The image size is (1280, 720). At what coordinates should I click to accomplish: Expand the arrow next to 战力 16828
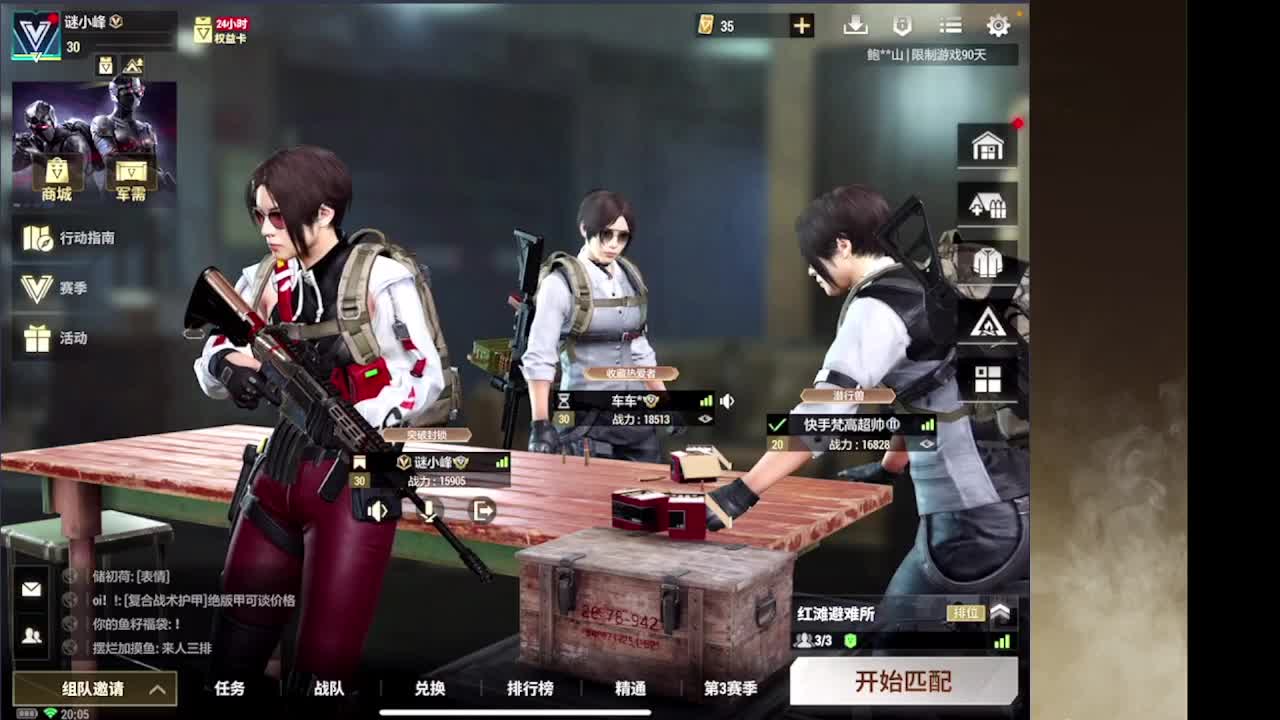point(927,442)
